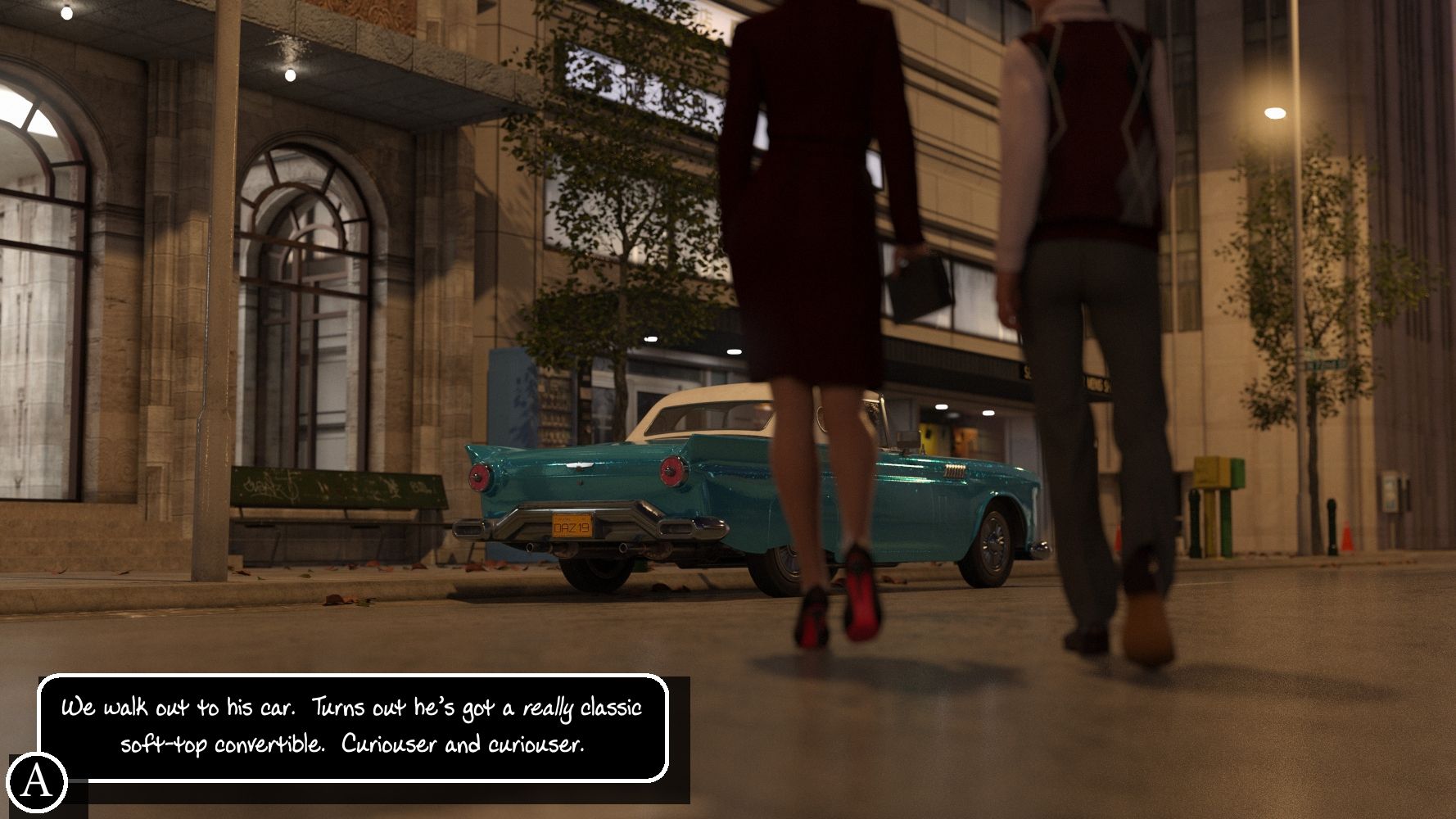1456x819 pixels.
Task: Advance the narration text box
Action: point(353,727)
